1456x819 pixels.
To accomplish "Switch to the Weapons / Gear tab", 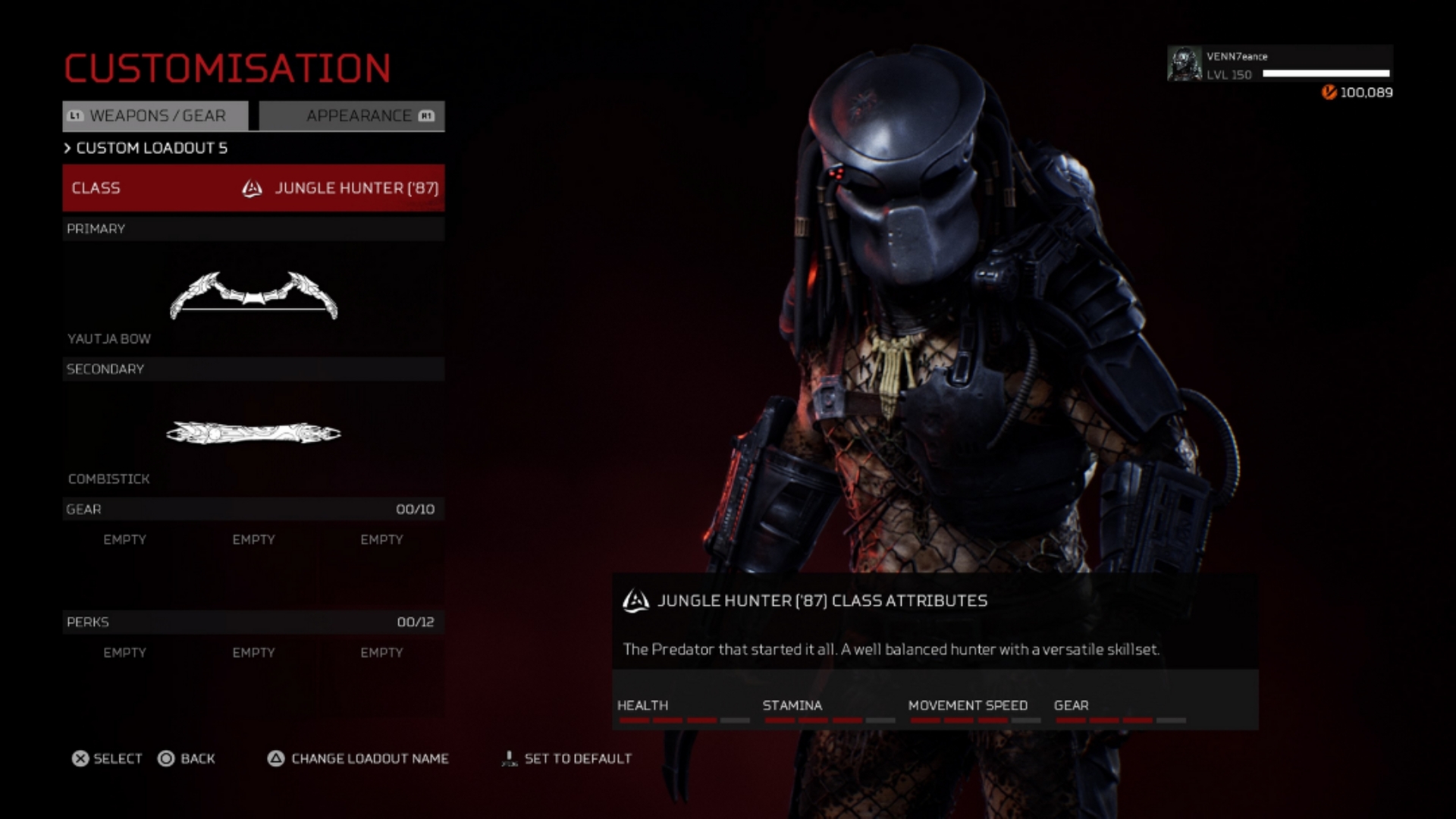I will (x=155, y=116).
